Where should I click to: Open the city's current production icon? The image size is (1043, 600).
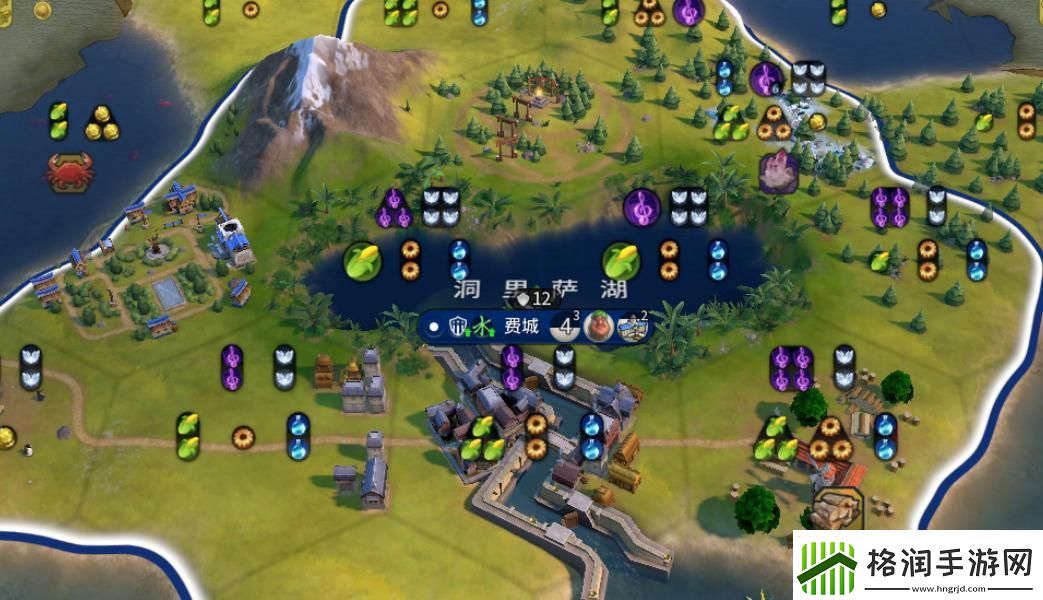point(633,327)
